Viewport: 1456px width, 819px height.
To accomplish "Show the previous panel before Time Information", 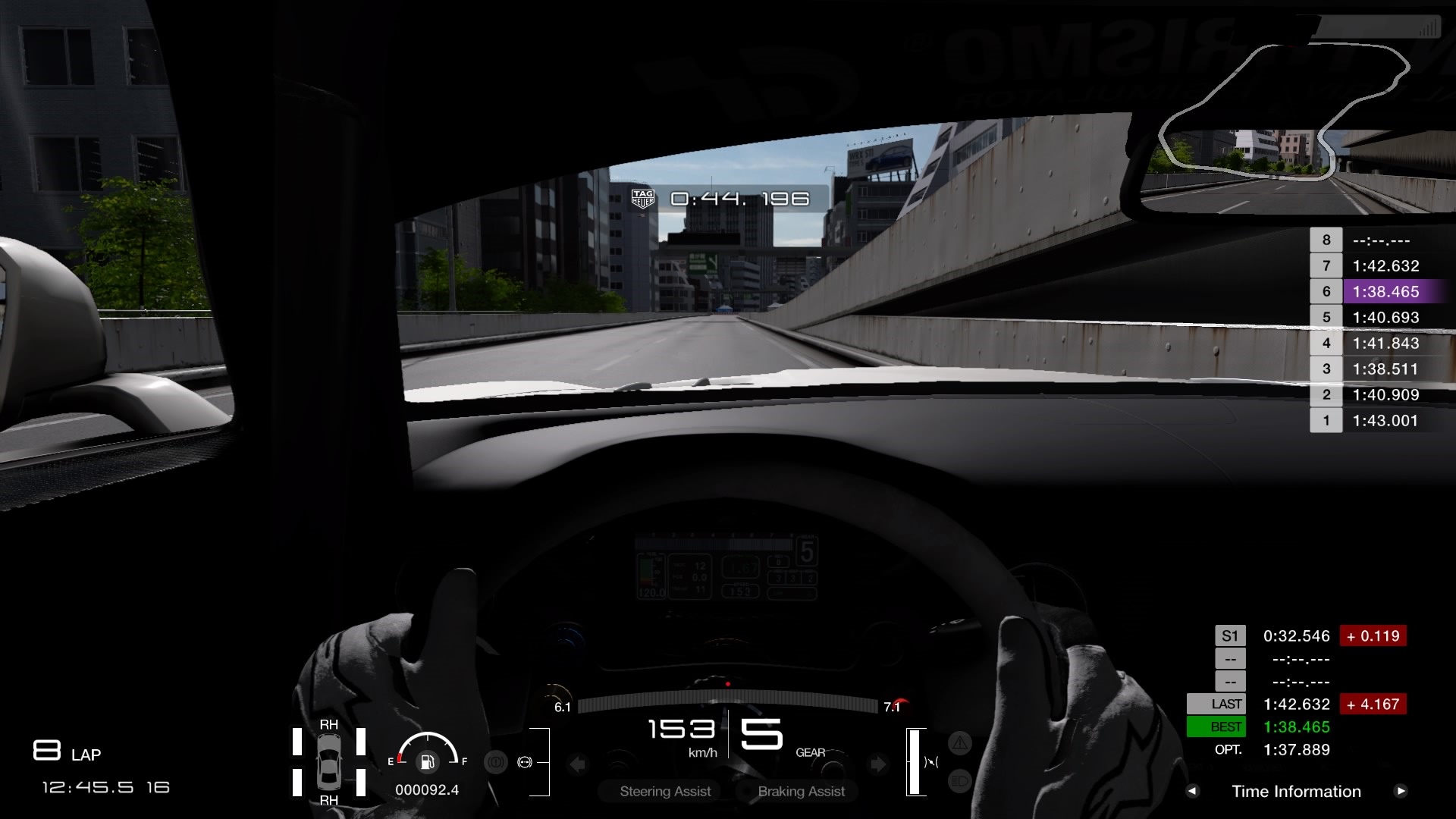I will 1193,791.
